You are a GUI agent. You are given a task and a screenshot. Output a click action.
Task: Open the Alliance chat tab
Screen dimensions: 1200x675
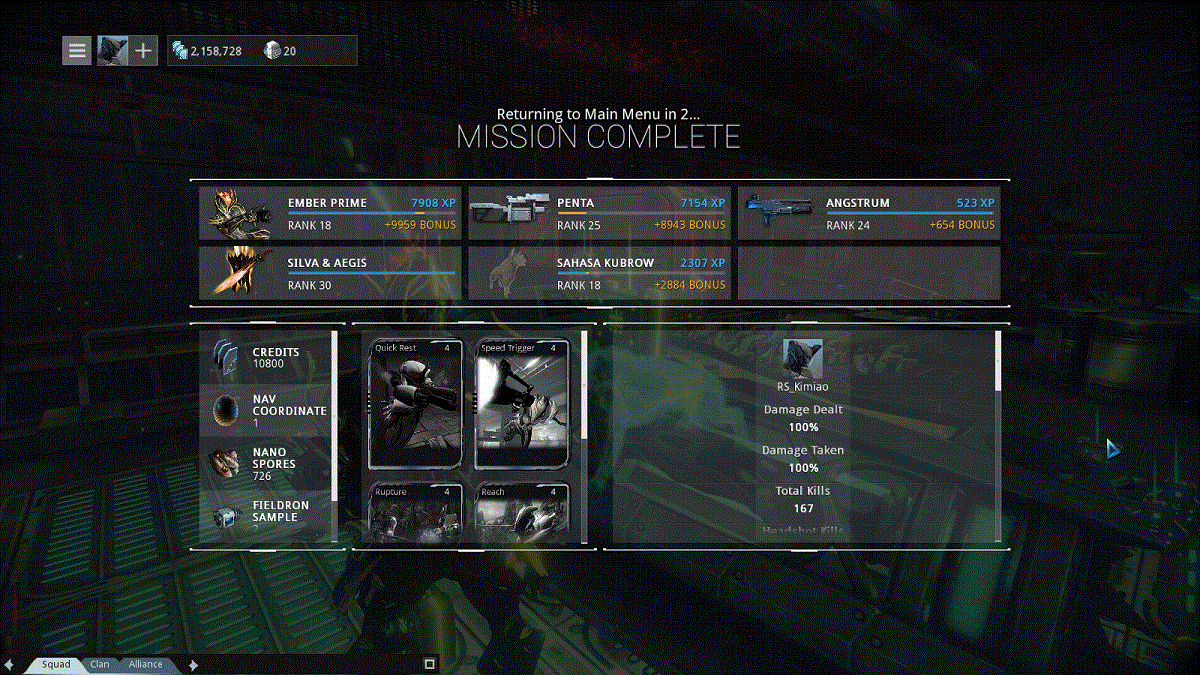(145, 664)
